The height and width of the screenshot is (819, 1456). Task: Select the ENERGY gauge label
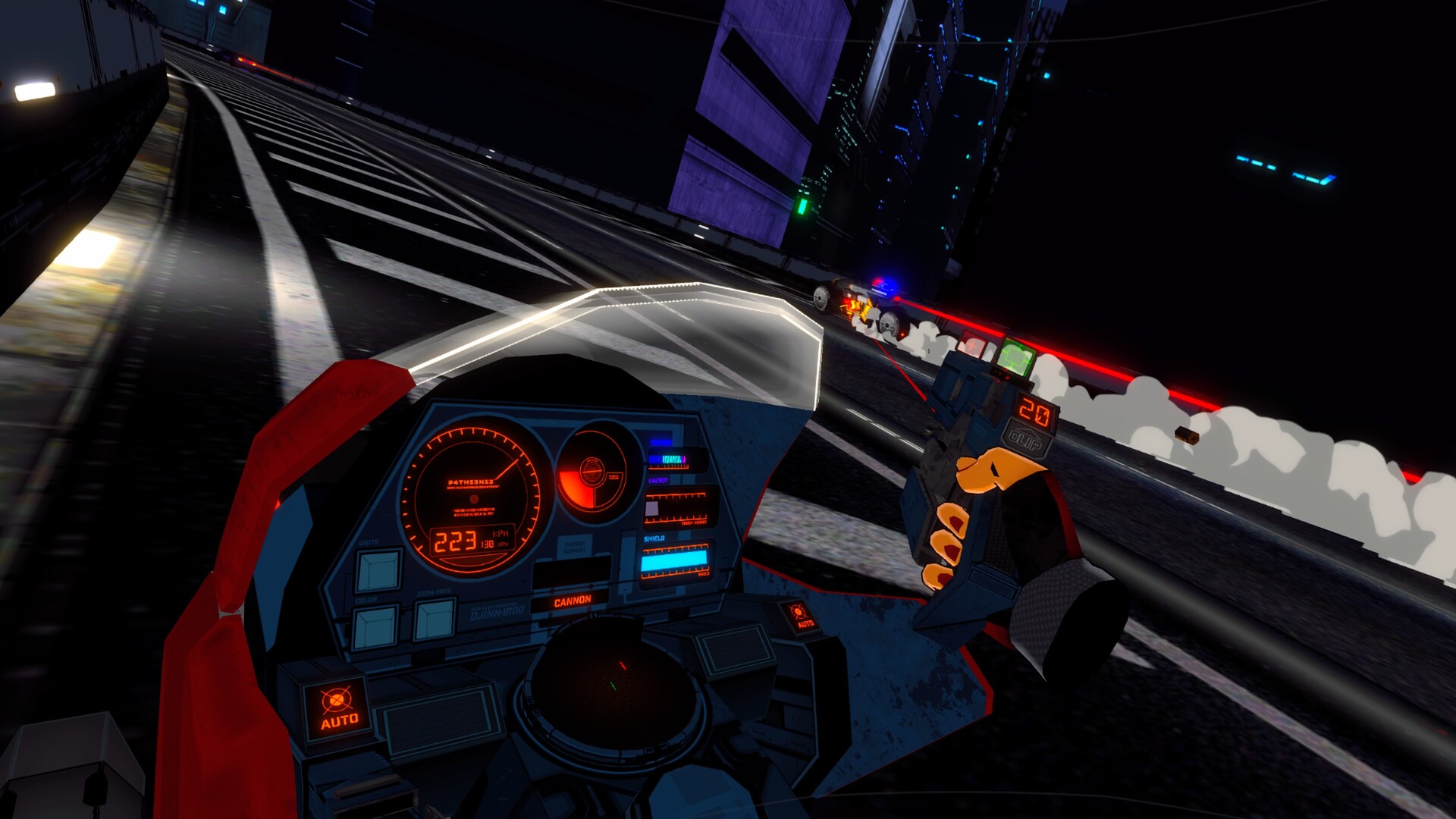pos(657,482)
